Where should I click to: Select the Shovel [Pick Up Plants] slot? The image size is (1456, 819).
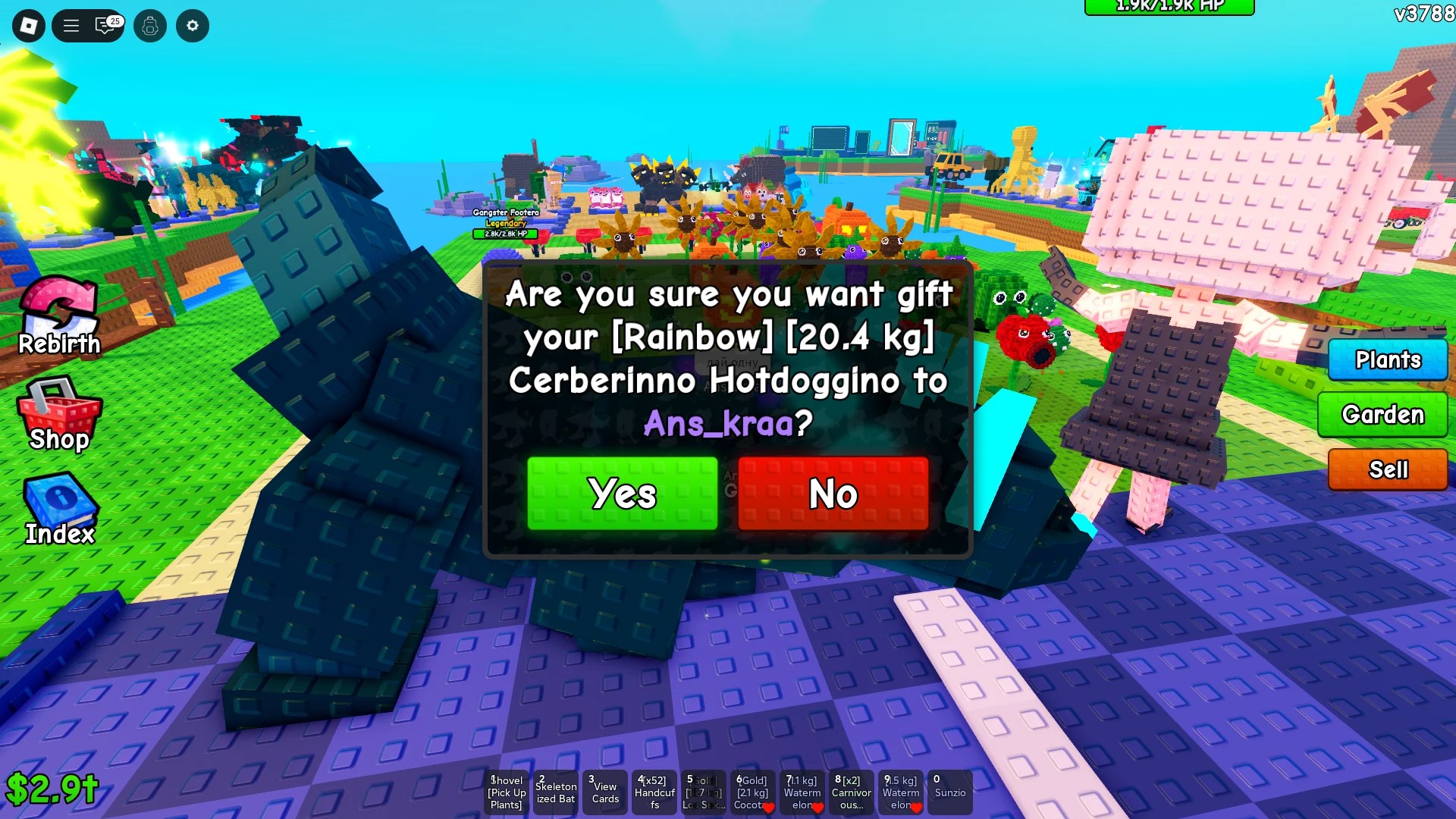[506, 792]
